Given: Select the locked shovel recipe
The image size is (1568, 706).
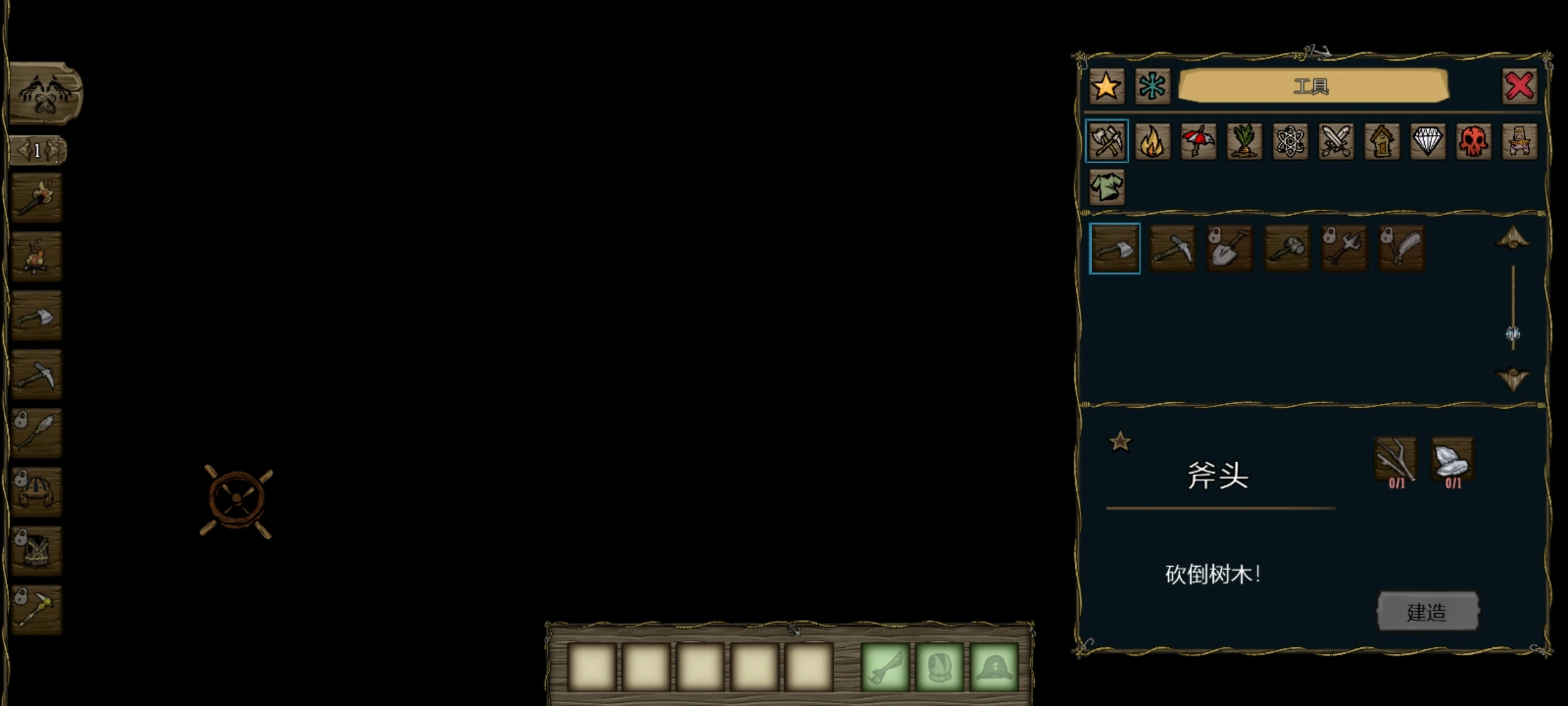Looking at the screenshot, I should tap(1230, 248).
